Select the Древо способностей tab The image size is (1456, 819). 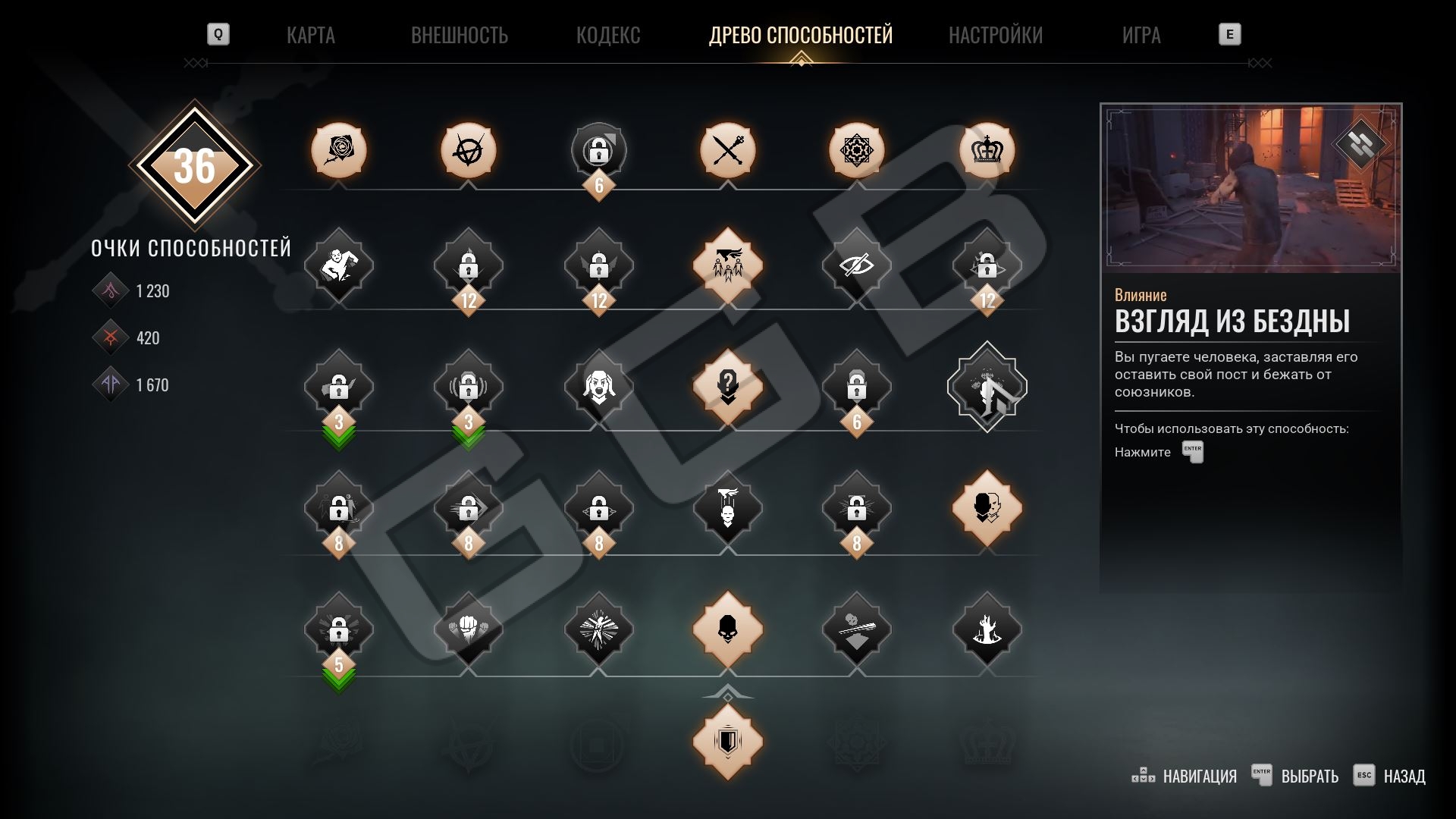coord(800,35)
